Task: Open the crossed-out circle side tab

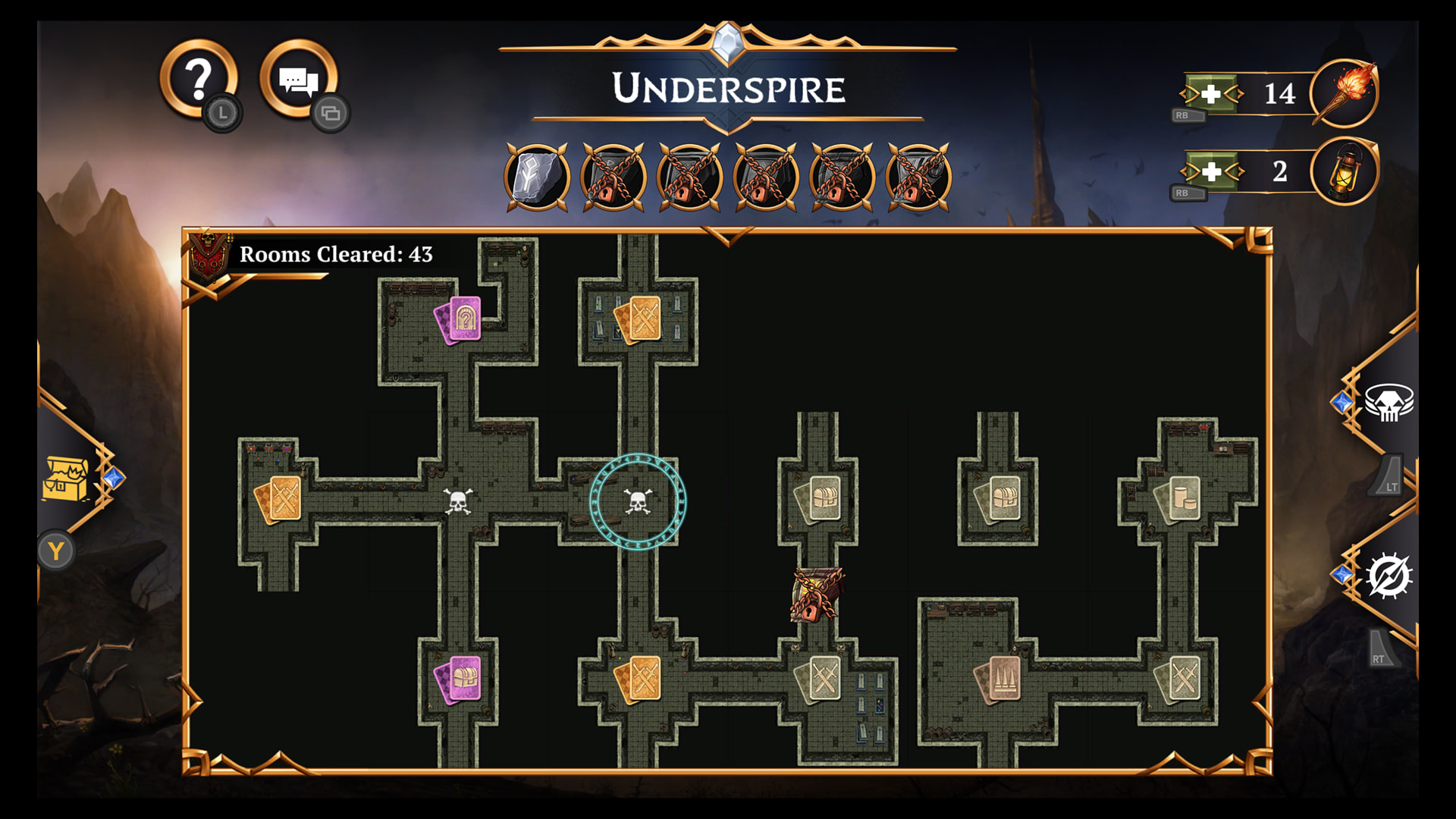Action: [x=1389, y=576]
